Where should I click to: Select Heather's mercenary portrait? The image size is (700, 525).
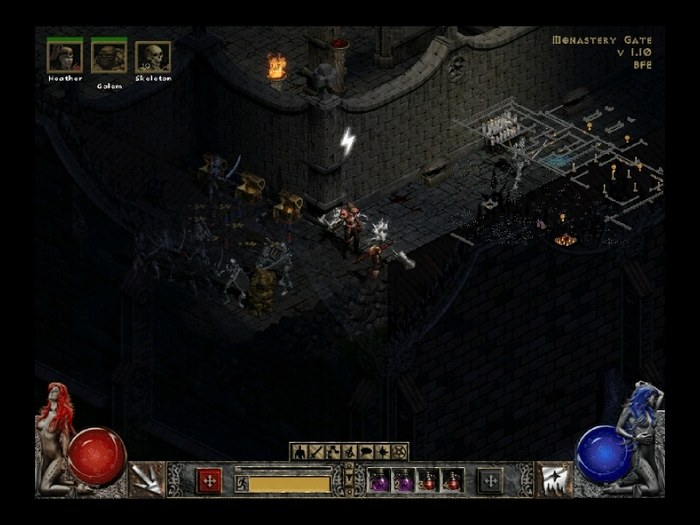pyautogui.click(x=64, y=57)
